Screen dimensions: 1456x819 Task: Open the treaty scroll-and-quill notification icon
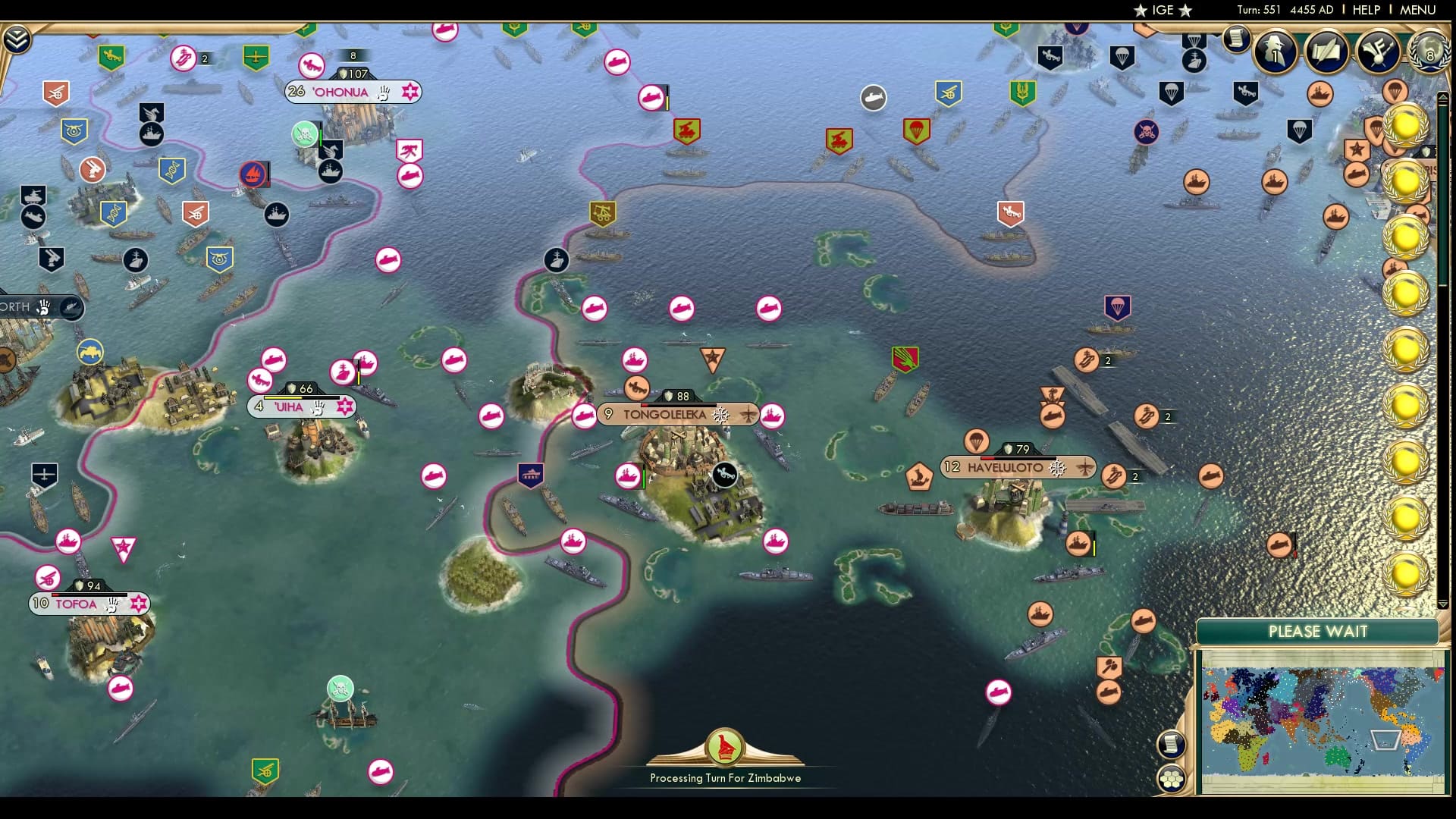(1327, 52)
